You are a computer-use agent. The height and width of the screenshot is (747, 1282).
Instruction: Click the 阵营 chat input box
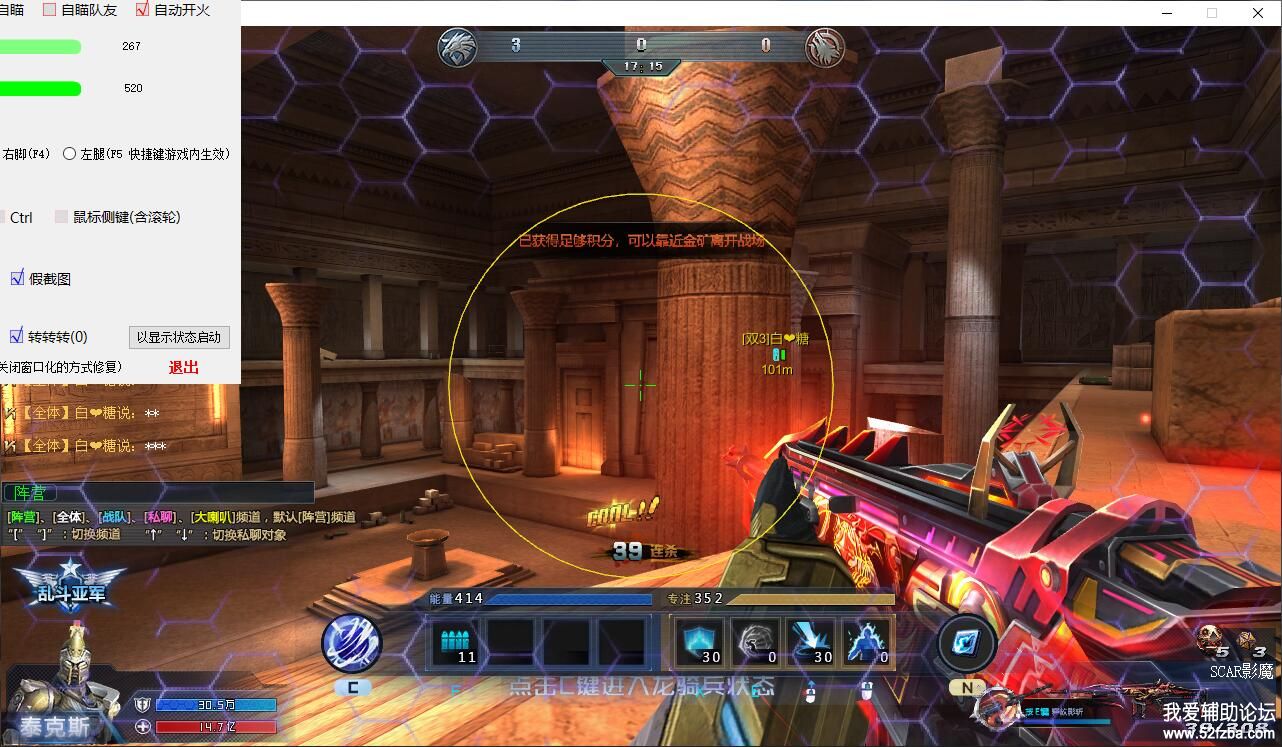pyautogui.click(x=158, y=492)
